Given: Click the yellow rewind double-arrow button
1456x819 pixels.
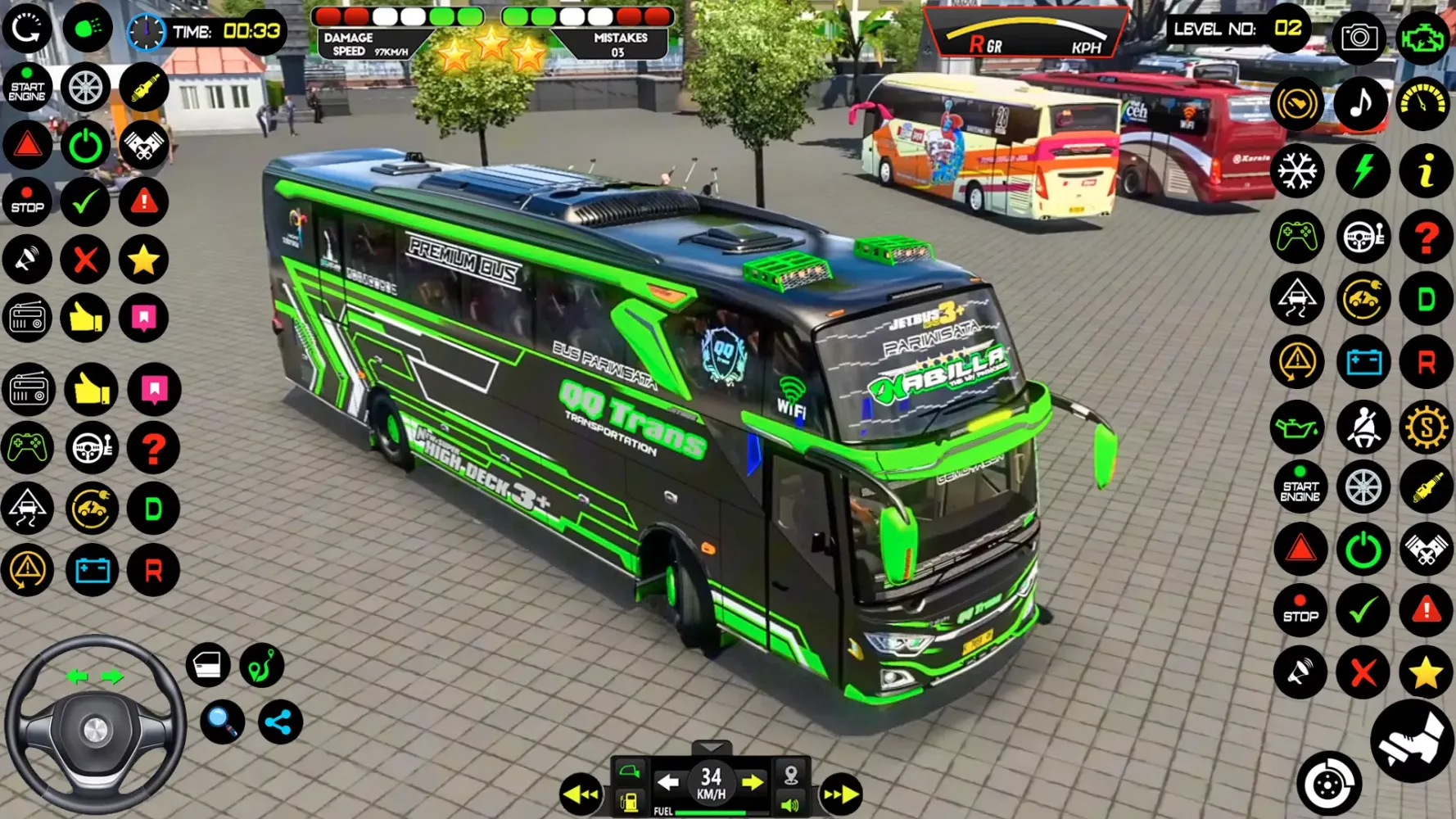Looking at the screenshot, I should [x=581, y=794].
